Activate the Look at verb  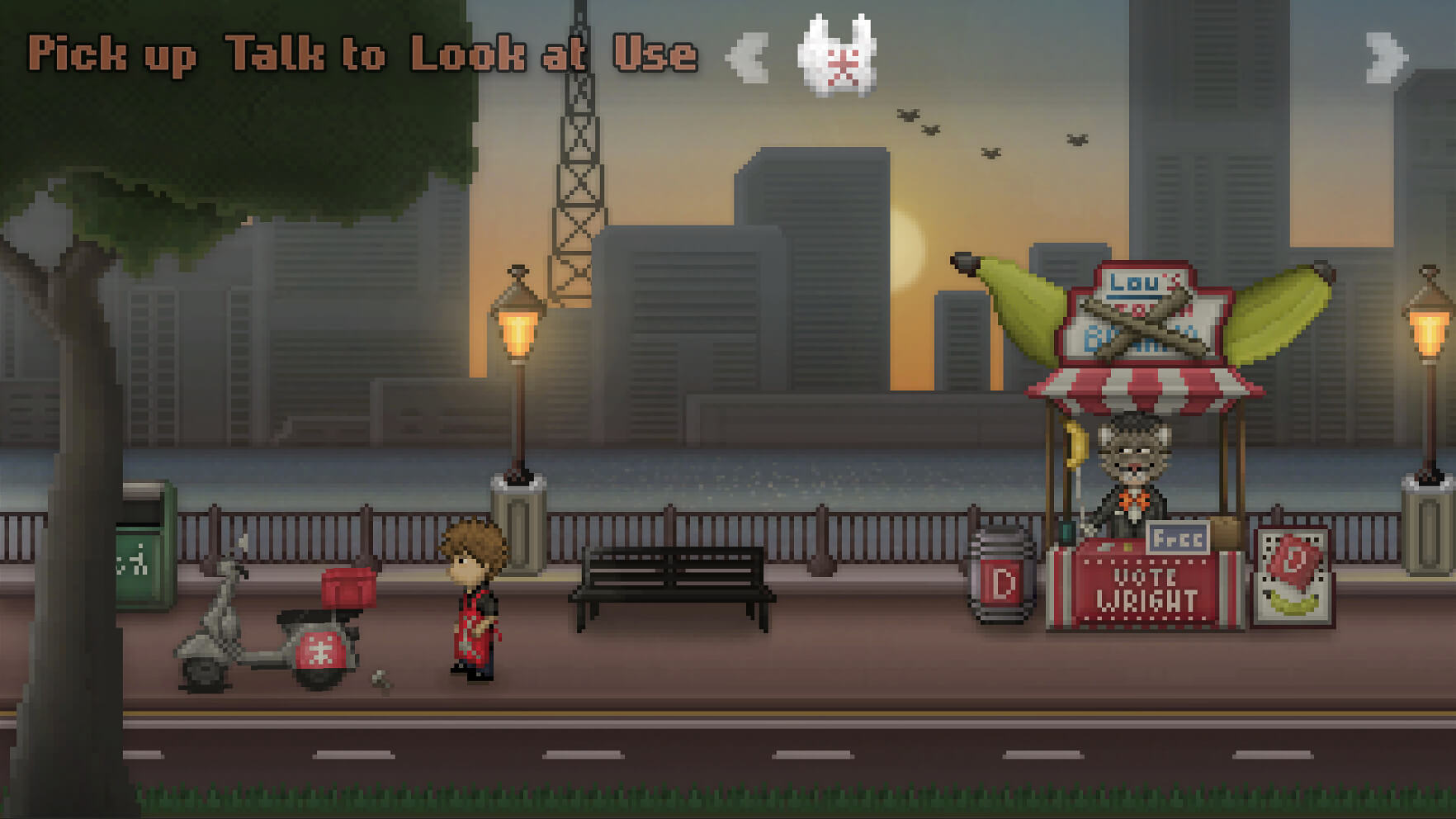[498, 54]
